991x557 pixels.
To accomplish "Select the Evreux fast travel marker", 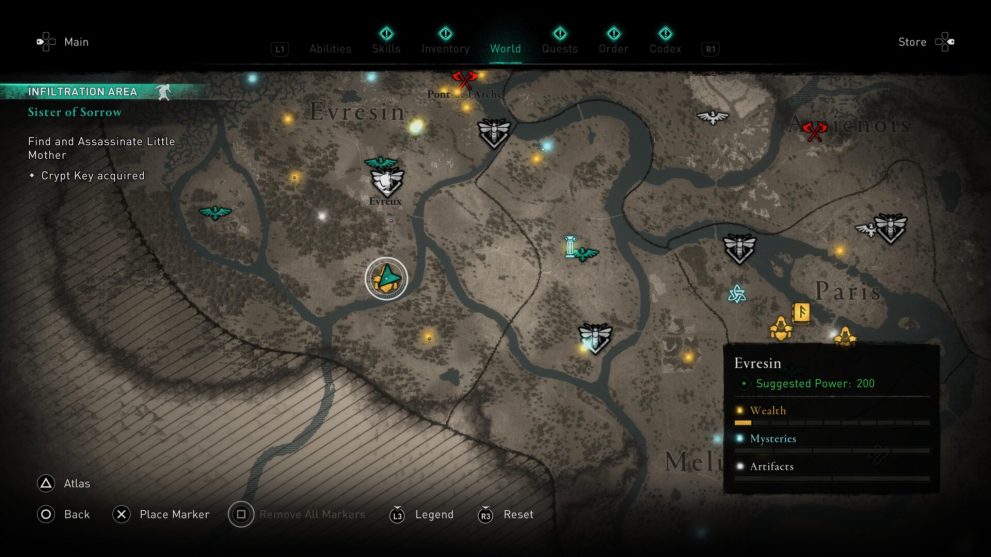I will pos(386,182).
